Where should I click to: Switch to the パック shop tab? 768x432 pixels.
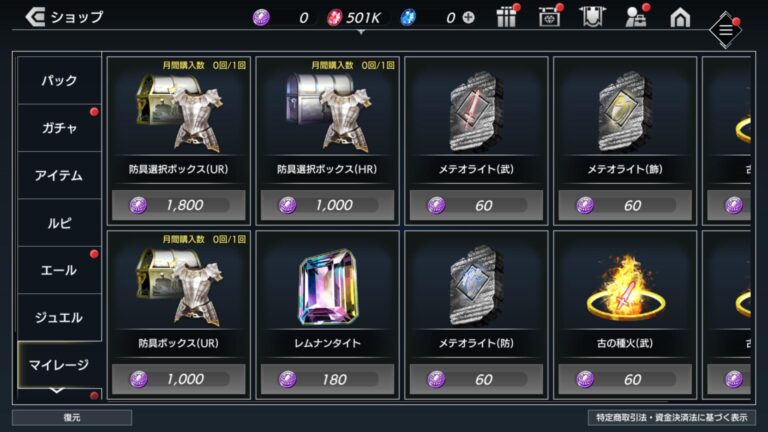click(58, 80)
